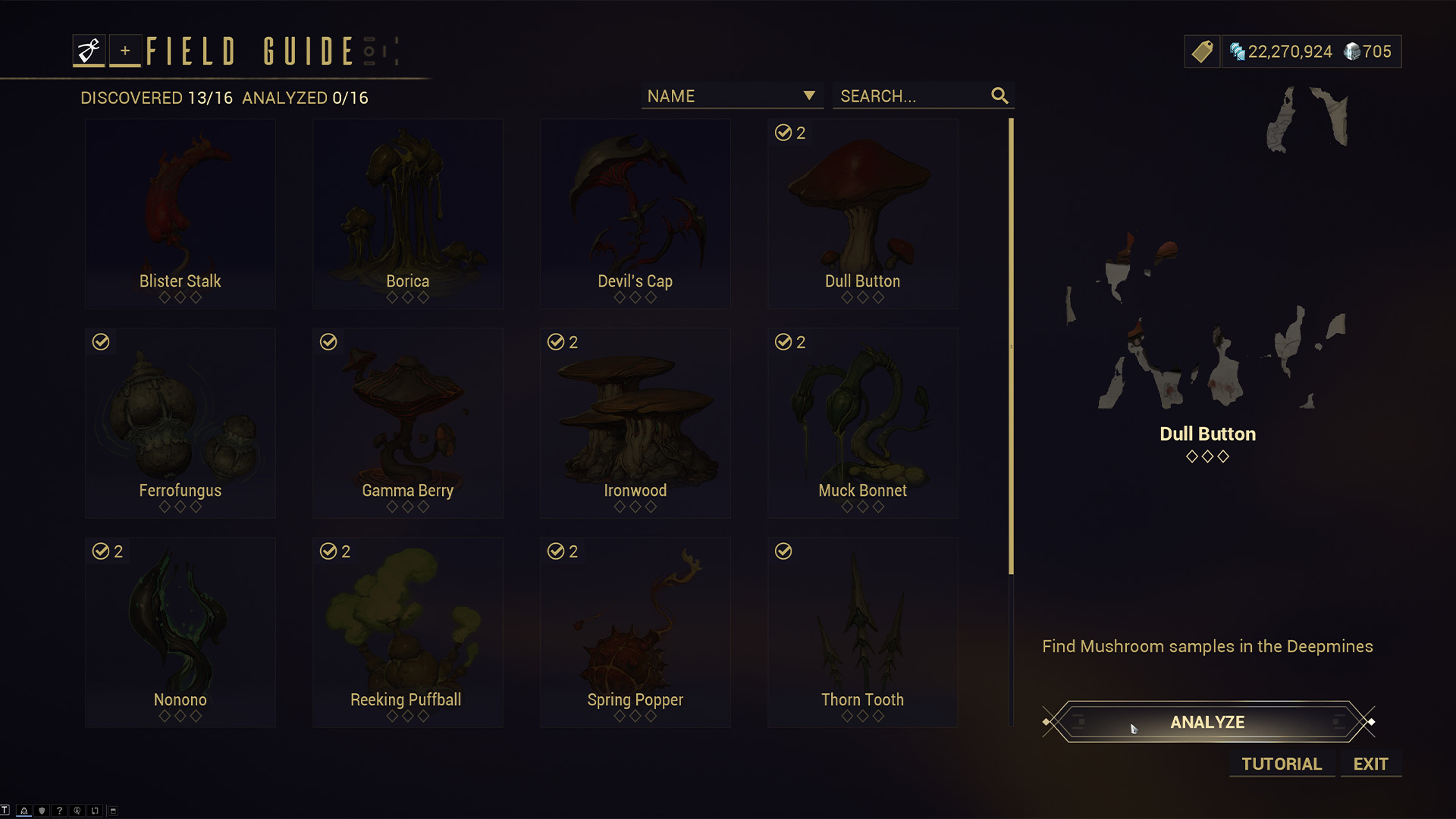Analyze the selected Dull Button mushroom
This screenshot has width=1456, height=819.
(1207, 722)
